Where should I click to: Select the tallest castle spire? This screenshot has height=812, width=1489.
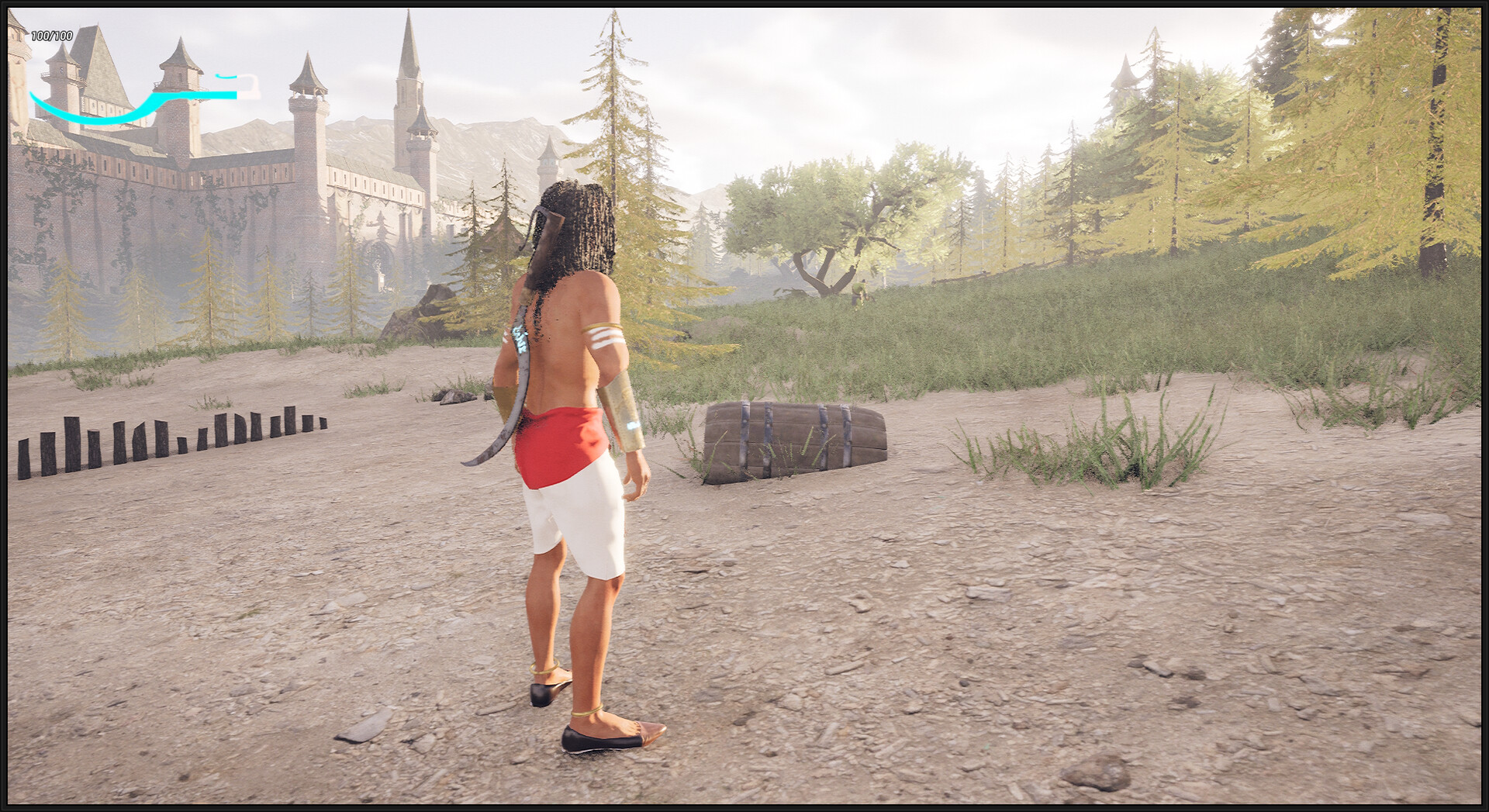(x=407, y=47)
